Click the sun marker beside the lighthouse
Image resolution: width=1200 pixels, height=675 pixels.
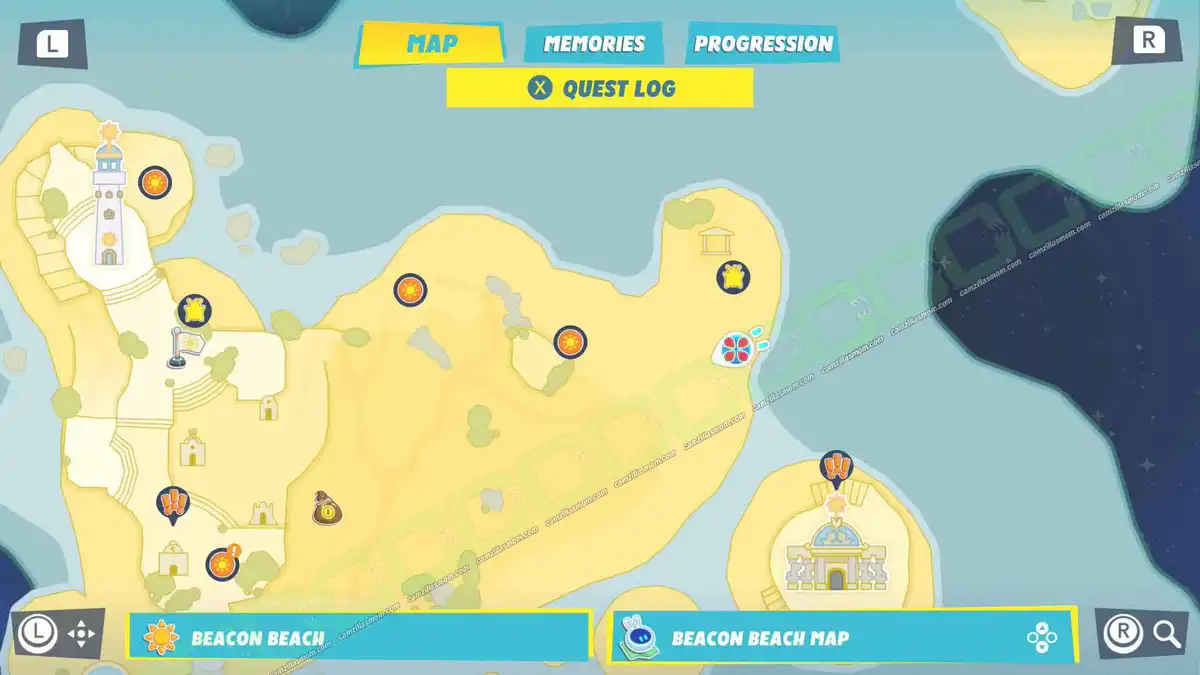click(154, 183)
